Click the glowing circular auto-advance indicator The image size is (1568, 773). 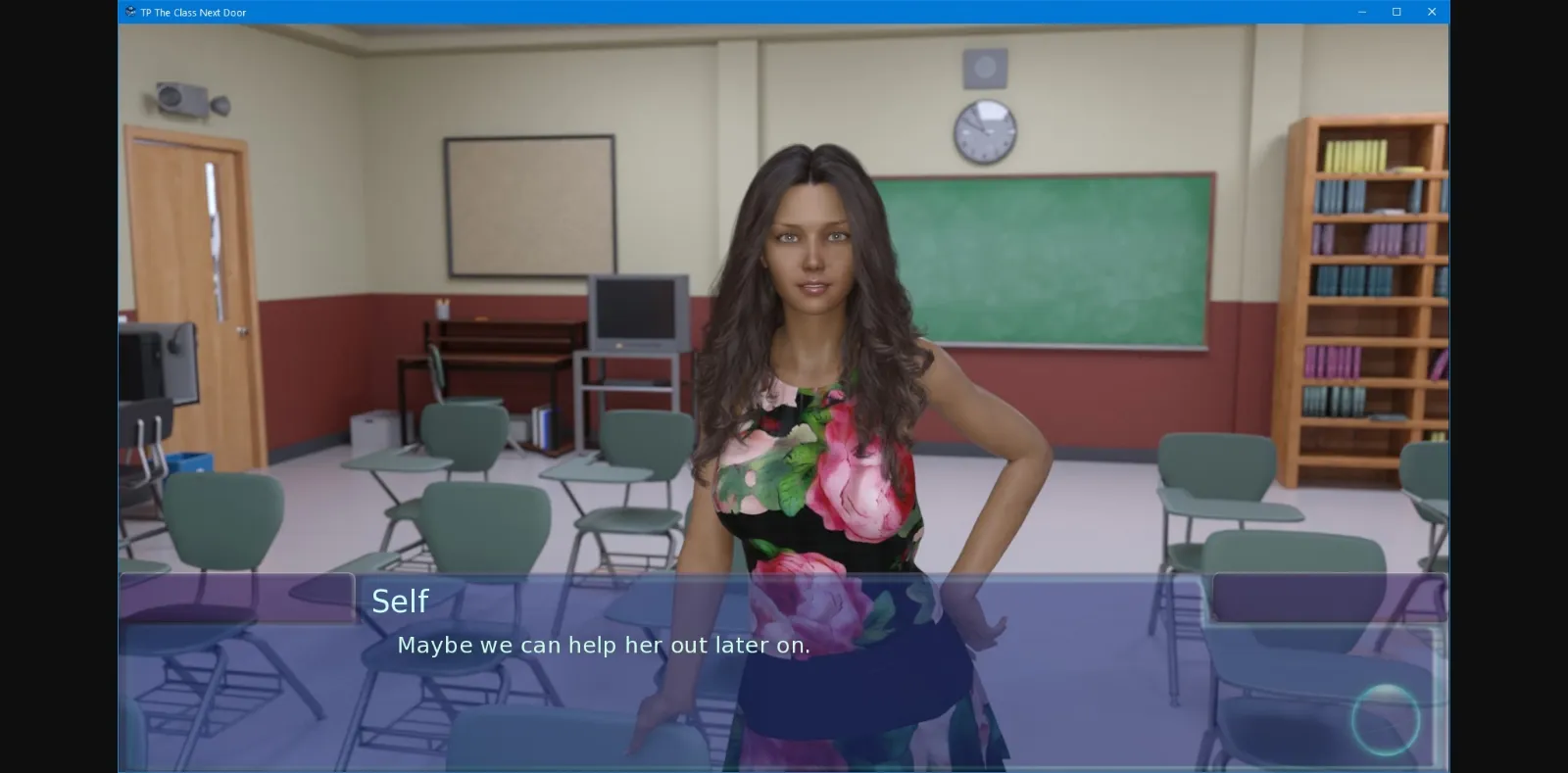[x=1388, y=720]
